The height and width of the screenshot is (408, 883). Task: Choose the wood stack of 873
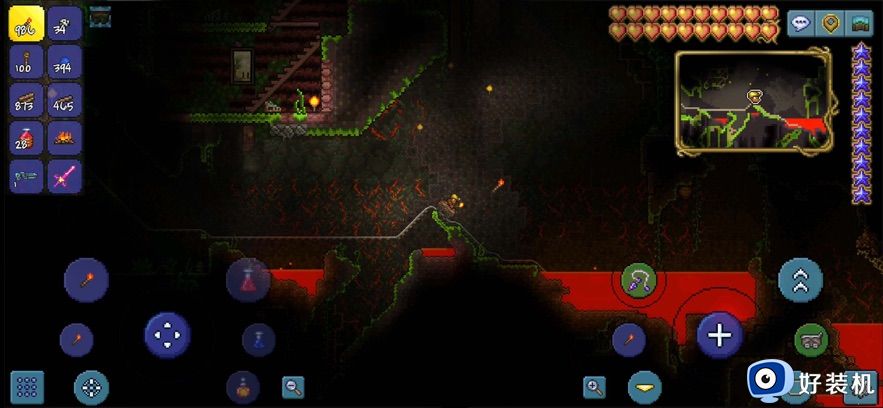click(x=26, y=100)
